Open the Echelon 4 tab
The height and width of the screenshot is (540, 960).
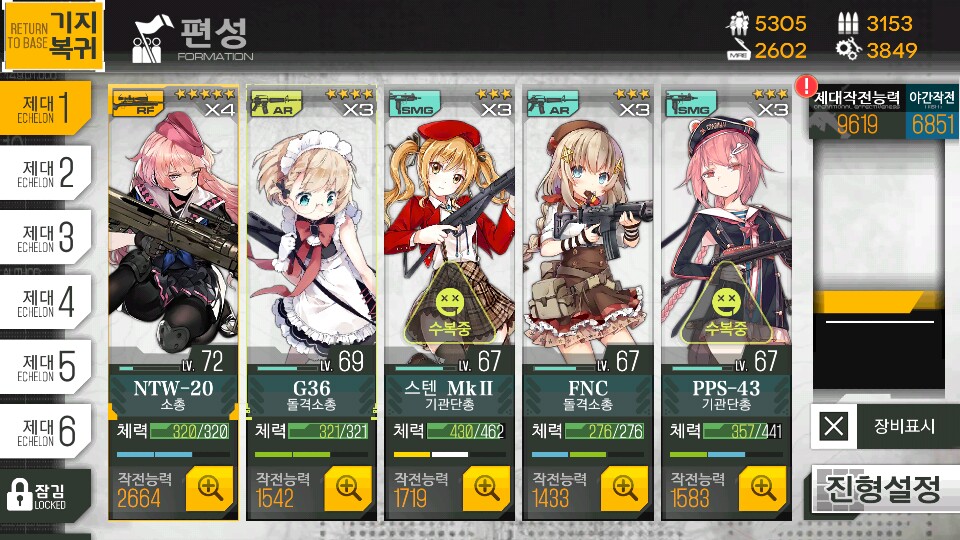tap(46, 302)
